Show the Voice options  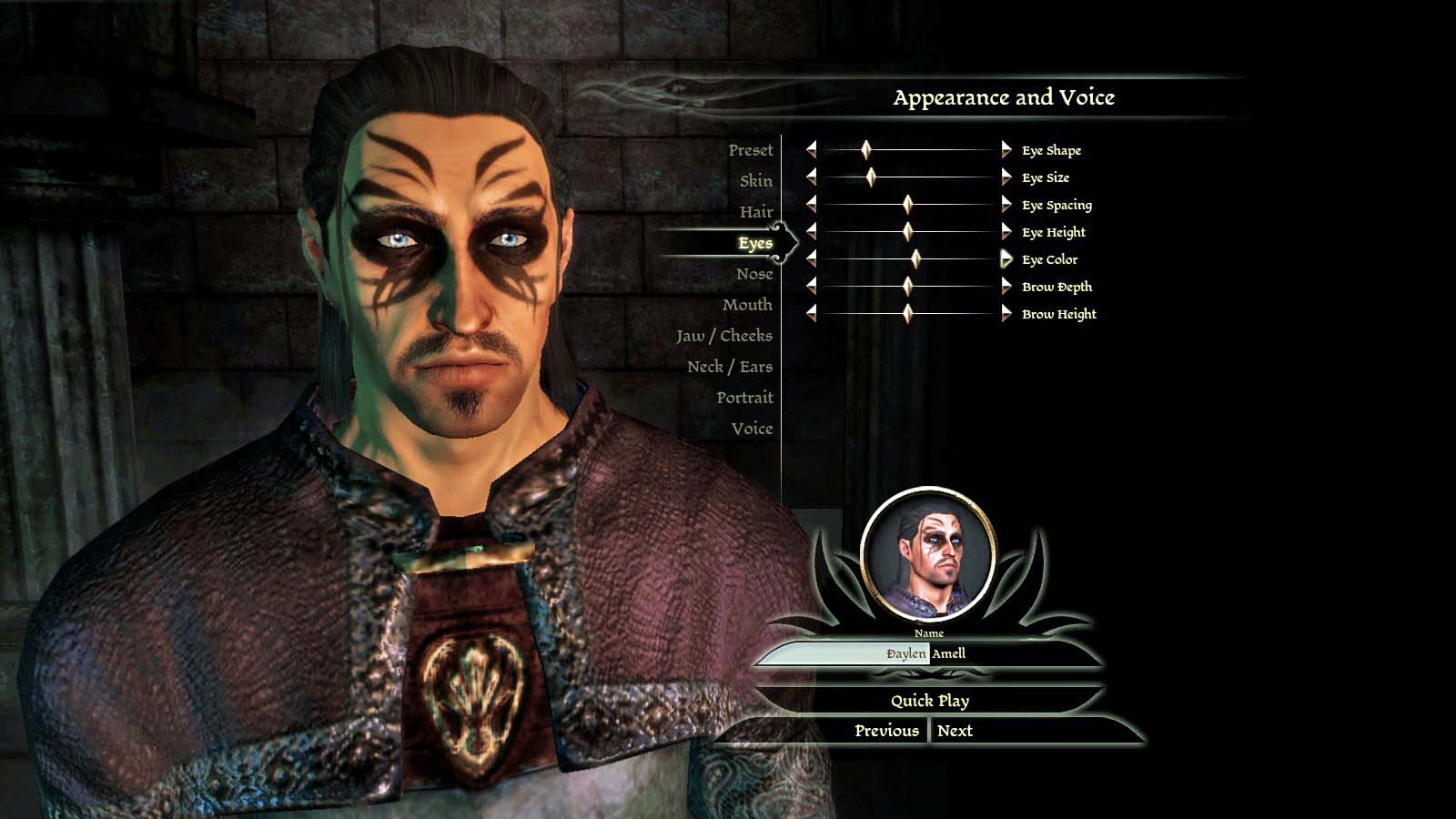pyautogui.click(x=752, y=429)
